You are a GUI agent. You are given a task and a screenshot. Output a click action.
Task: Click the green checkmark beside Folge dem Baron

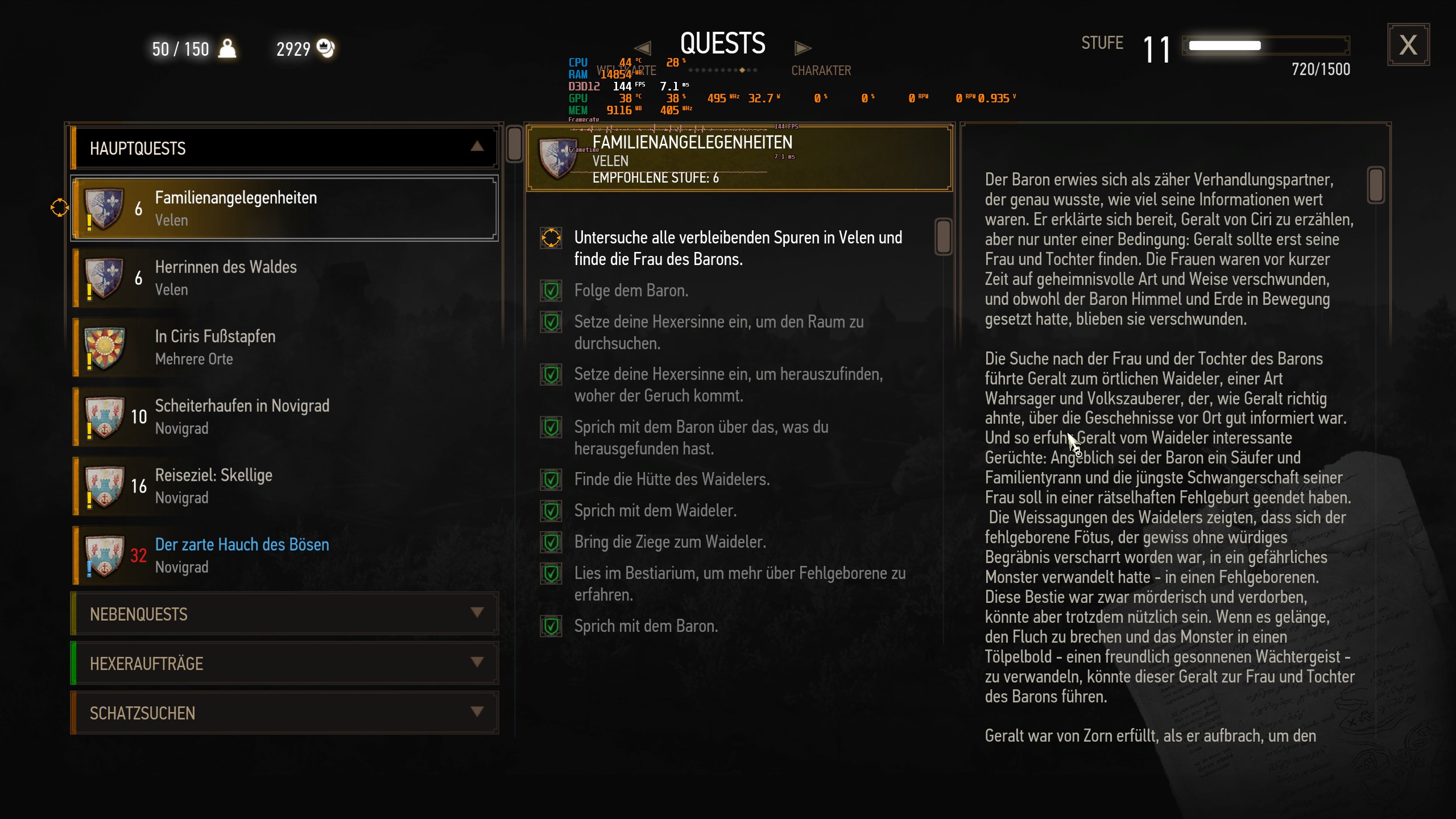551,290
